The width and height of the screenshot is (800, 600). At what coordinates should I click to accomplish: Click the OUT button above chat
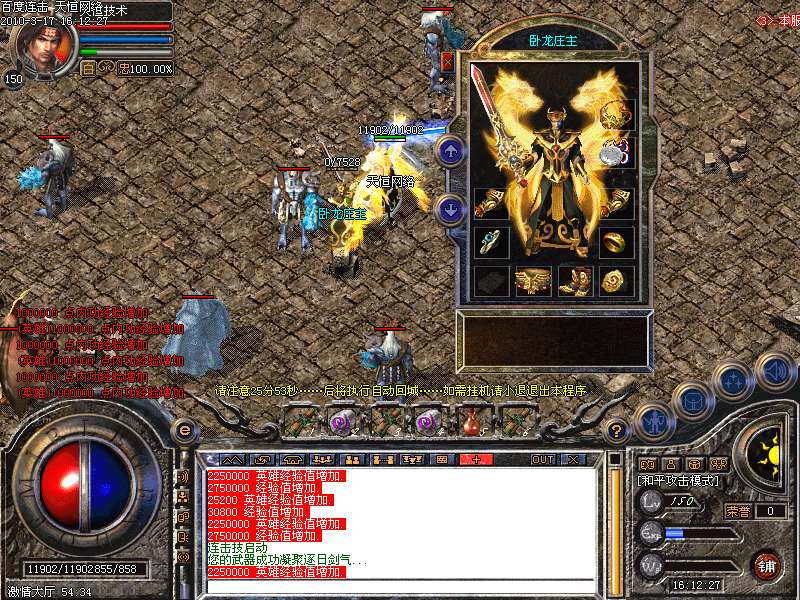(542, 459)
